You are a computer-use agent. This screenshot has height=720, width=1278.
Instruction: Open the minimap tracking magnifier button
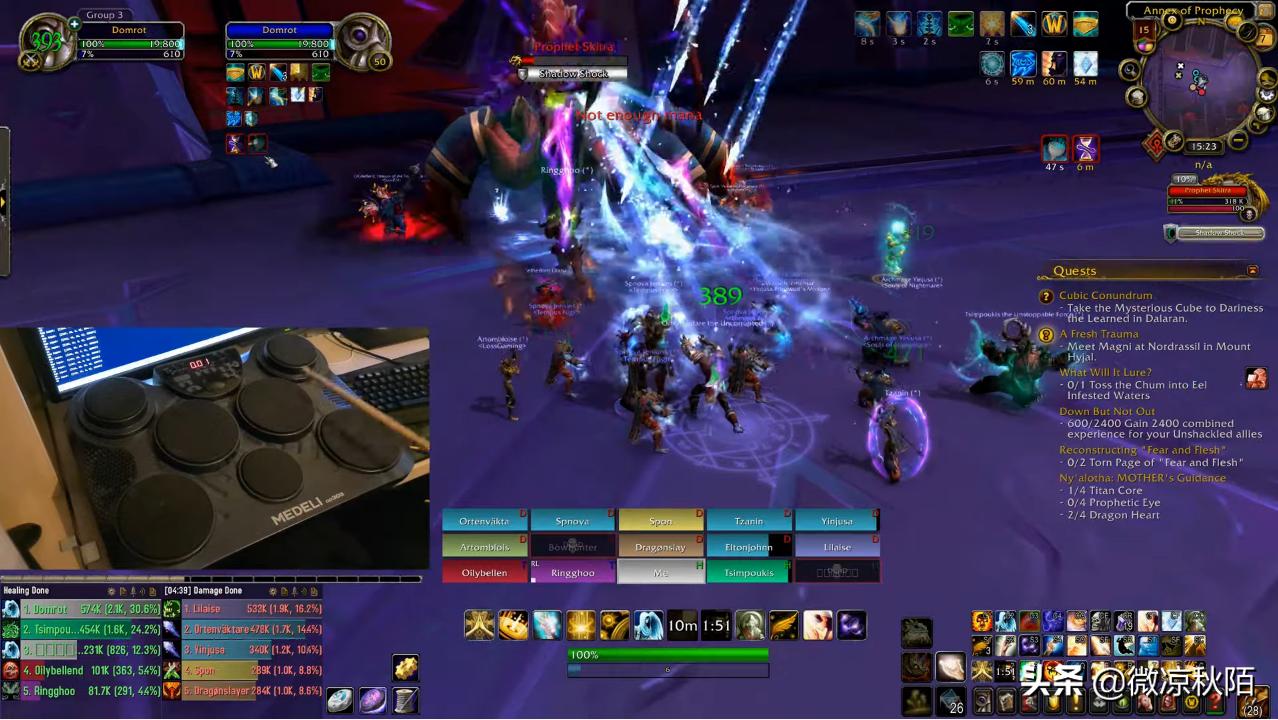(1130, 71)
